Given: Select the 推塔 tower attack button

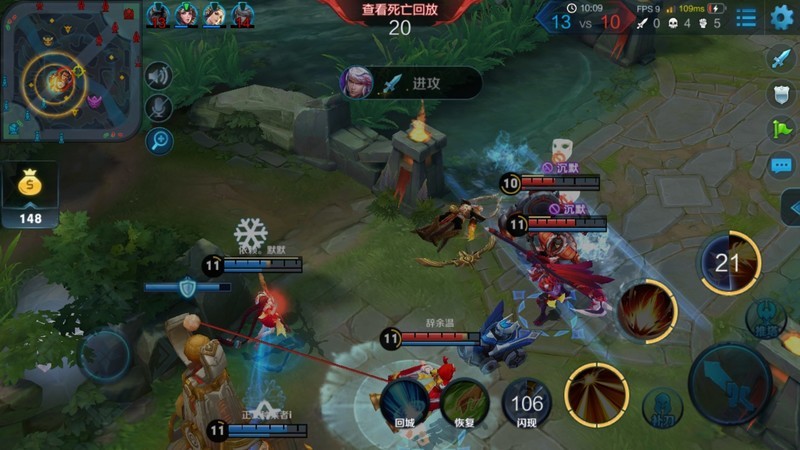Looking at the screenshot, I should [x=767, y=318].
